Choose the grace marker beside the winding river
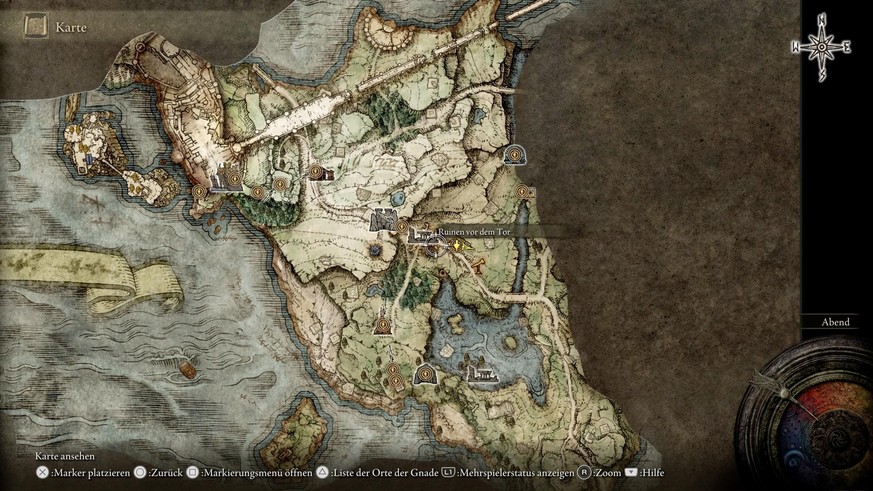The image size is (873, 491). point(521,191)
